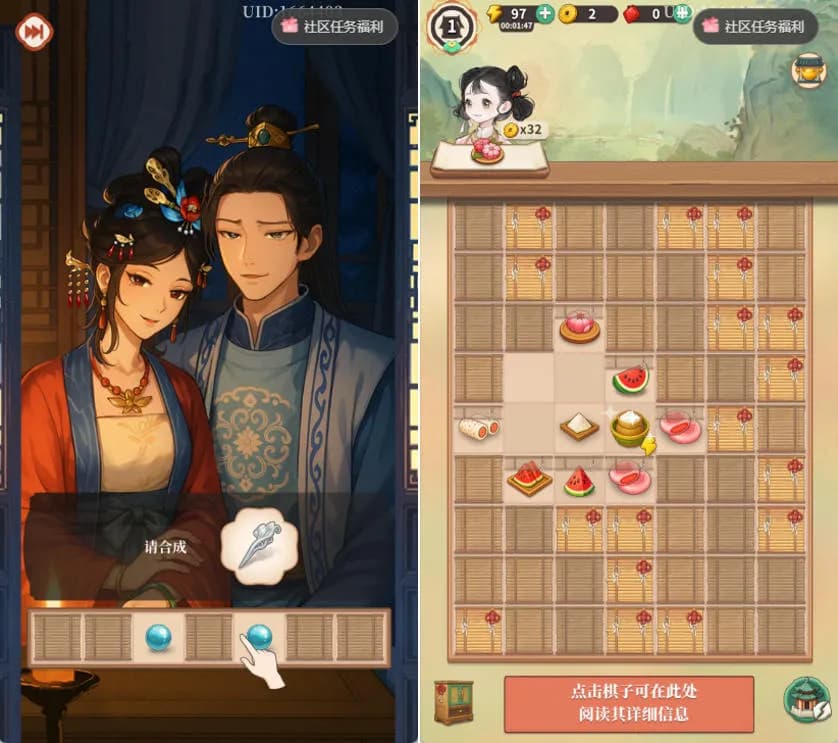Select the white pyramid cake on the tray

(579, 428)
